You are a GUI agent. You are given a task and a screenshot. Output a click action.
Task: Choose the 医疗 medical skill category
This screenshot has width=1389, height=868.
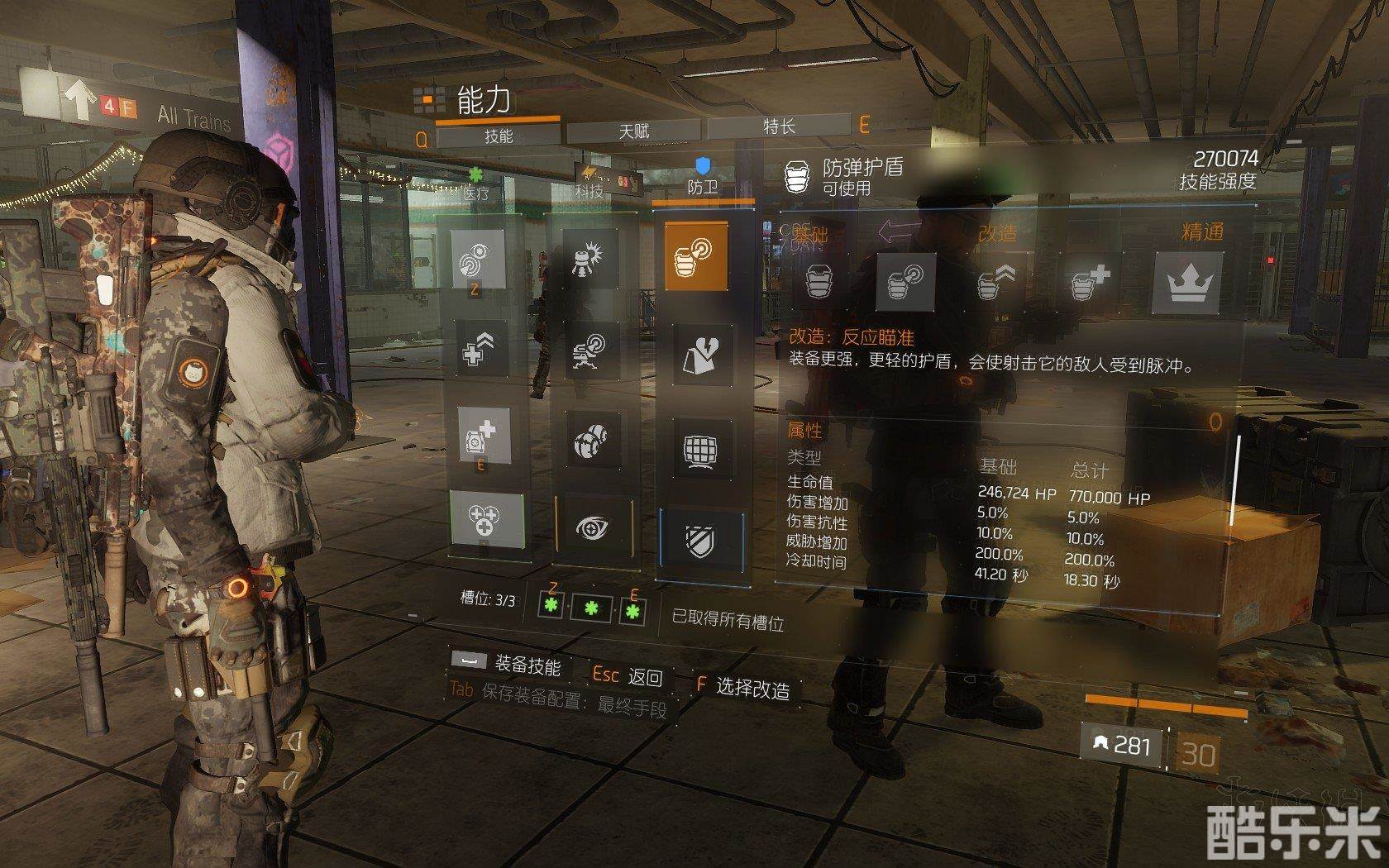pyautogui.click(x=476, y=191)
